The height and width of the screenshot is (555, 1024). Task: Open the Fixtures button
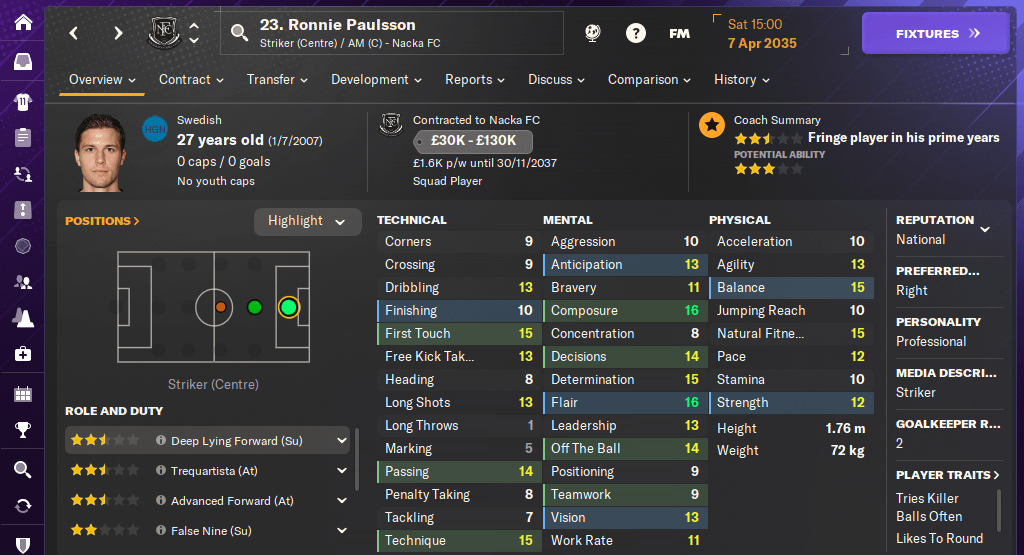[937, 33]
